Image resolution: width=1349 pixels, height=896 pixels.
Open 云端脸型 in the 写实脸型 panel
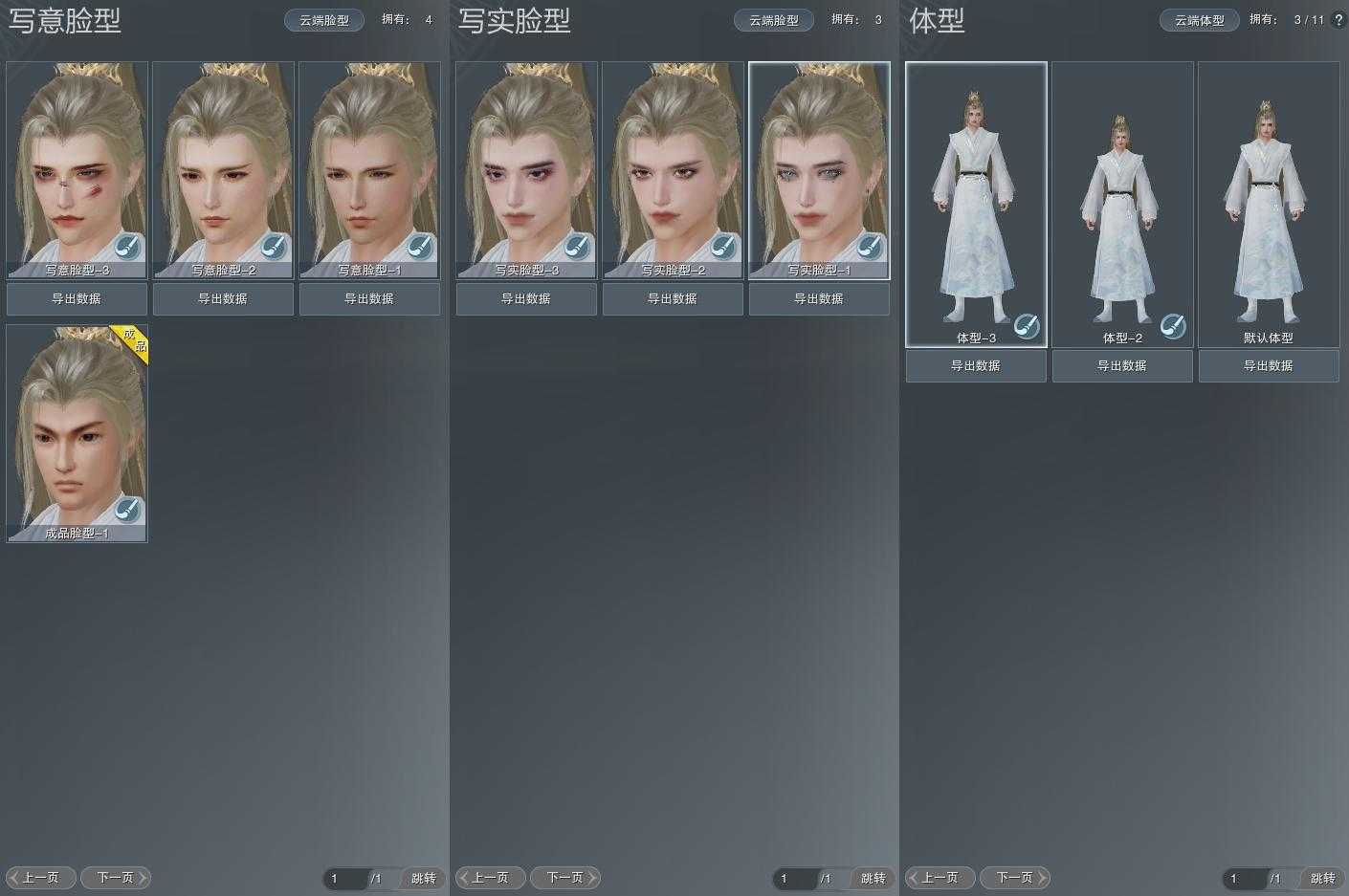click(x=774, y=20)
